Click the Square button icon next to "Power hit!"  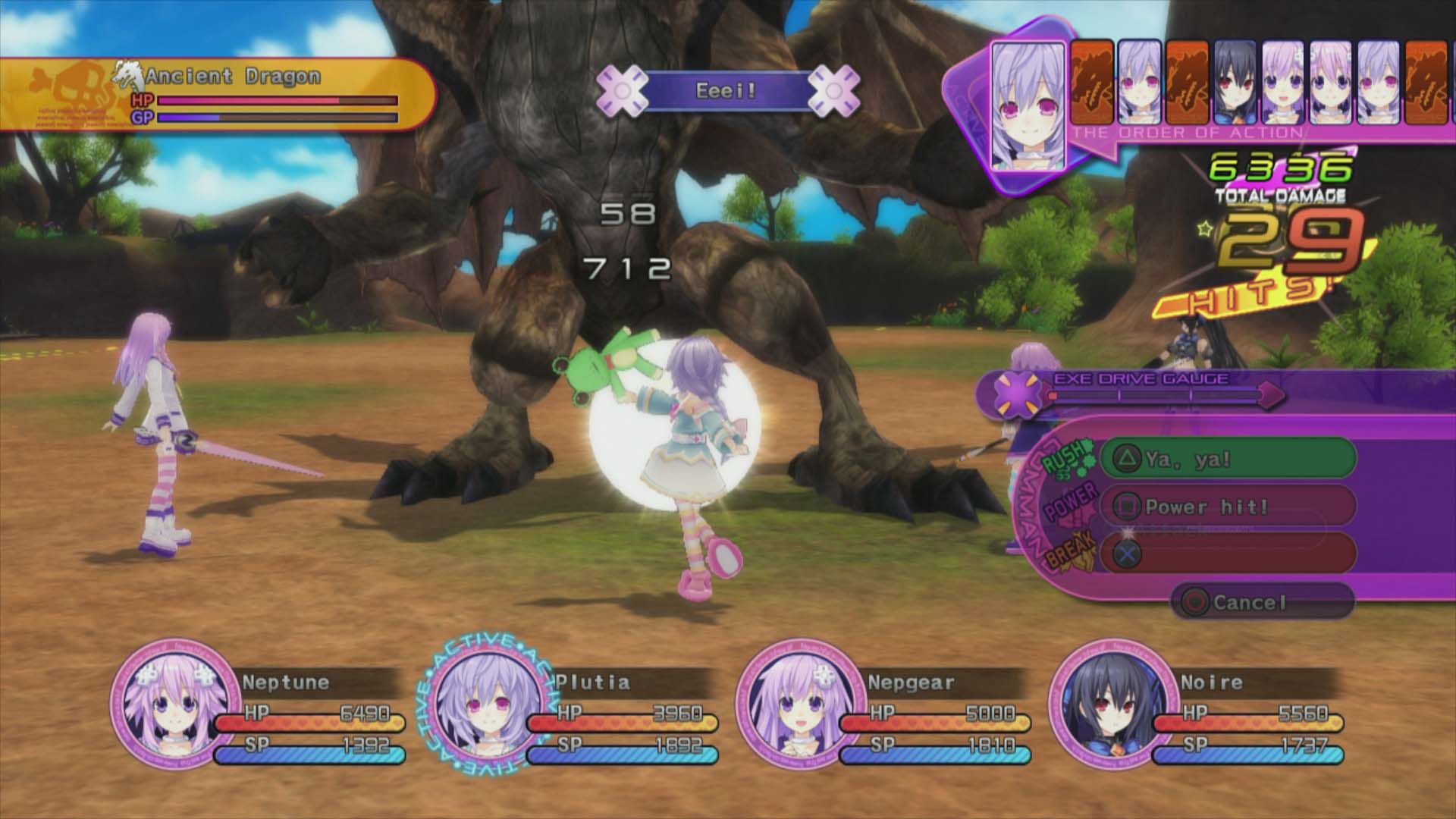click(x=1128, y=505)
